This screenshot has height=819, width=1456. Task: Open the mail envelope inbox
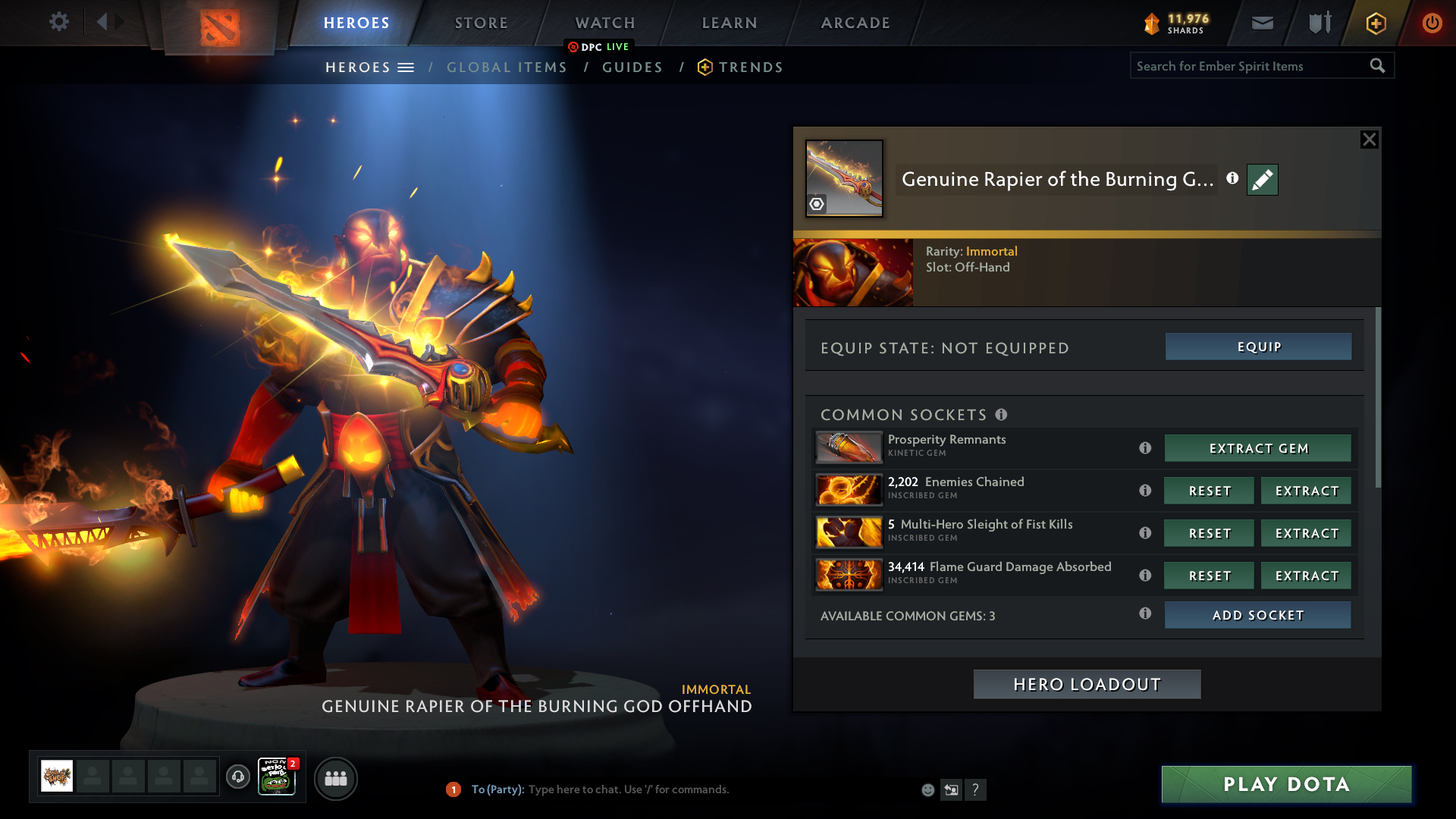[x=1263, y=23]
